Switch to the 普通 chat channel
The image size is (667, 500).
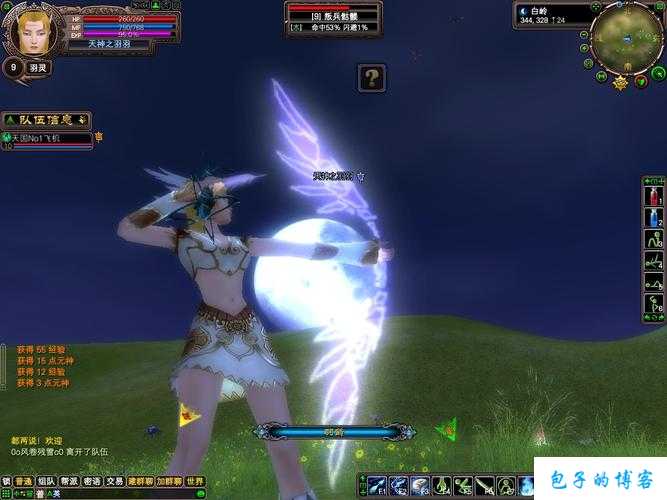22,481
